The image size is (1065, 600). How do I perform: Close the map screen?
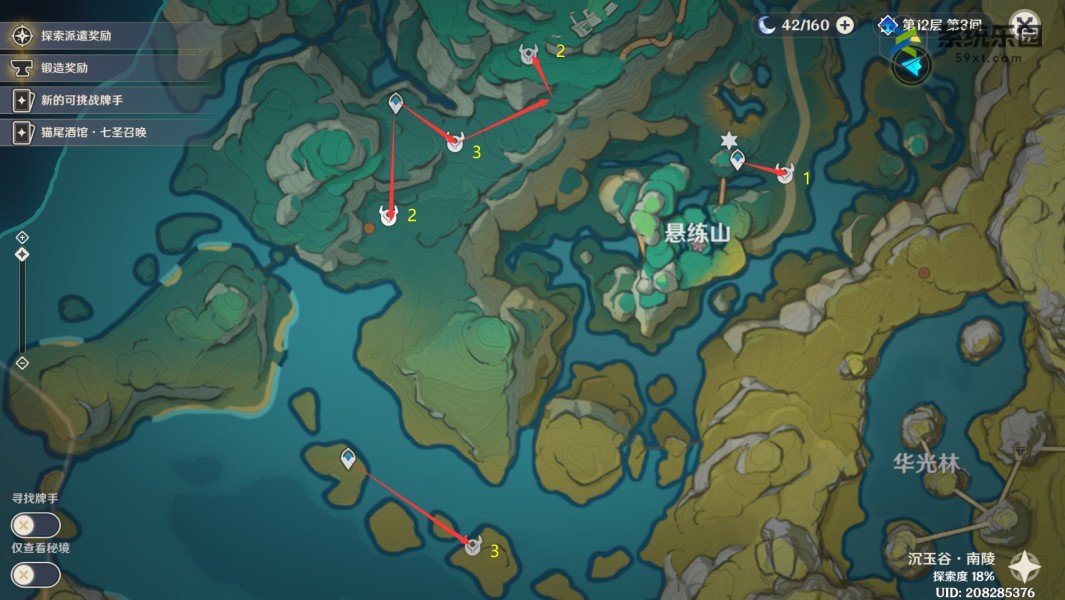coord(1024,24)
